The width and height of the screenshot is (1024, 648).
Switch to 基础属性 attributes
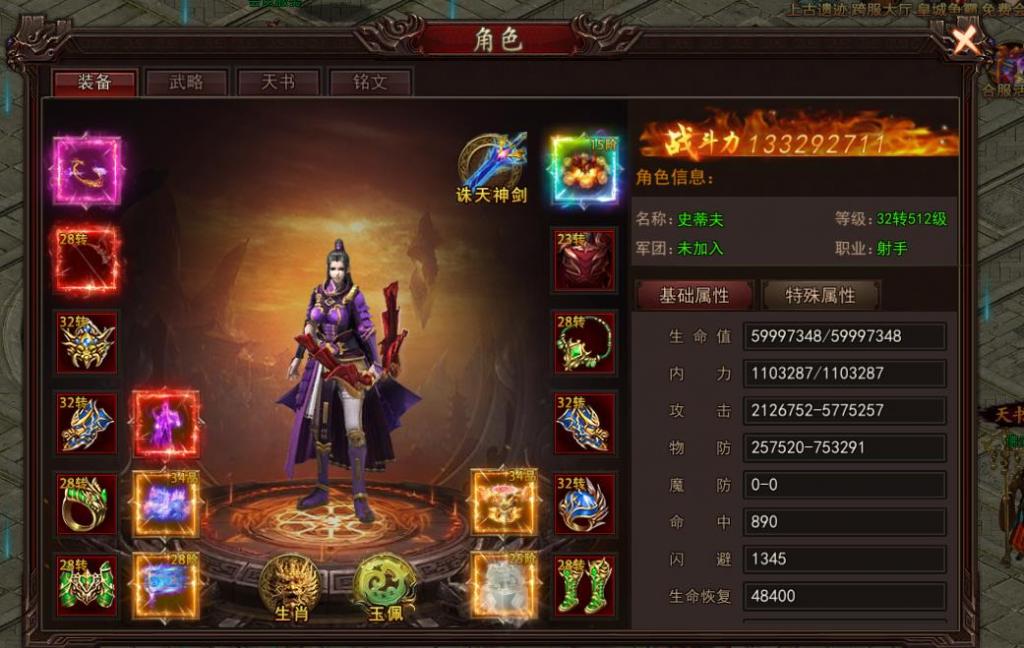click(x=694, y=295)
